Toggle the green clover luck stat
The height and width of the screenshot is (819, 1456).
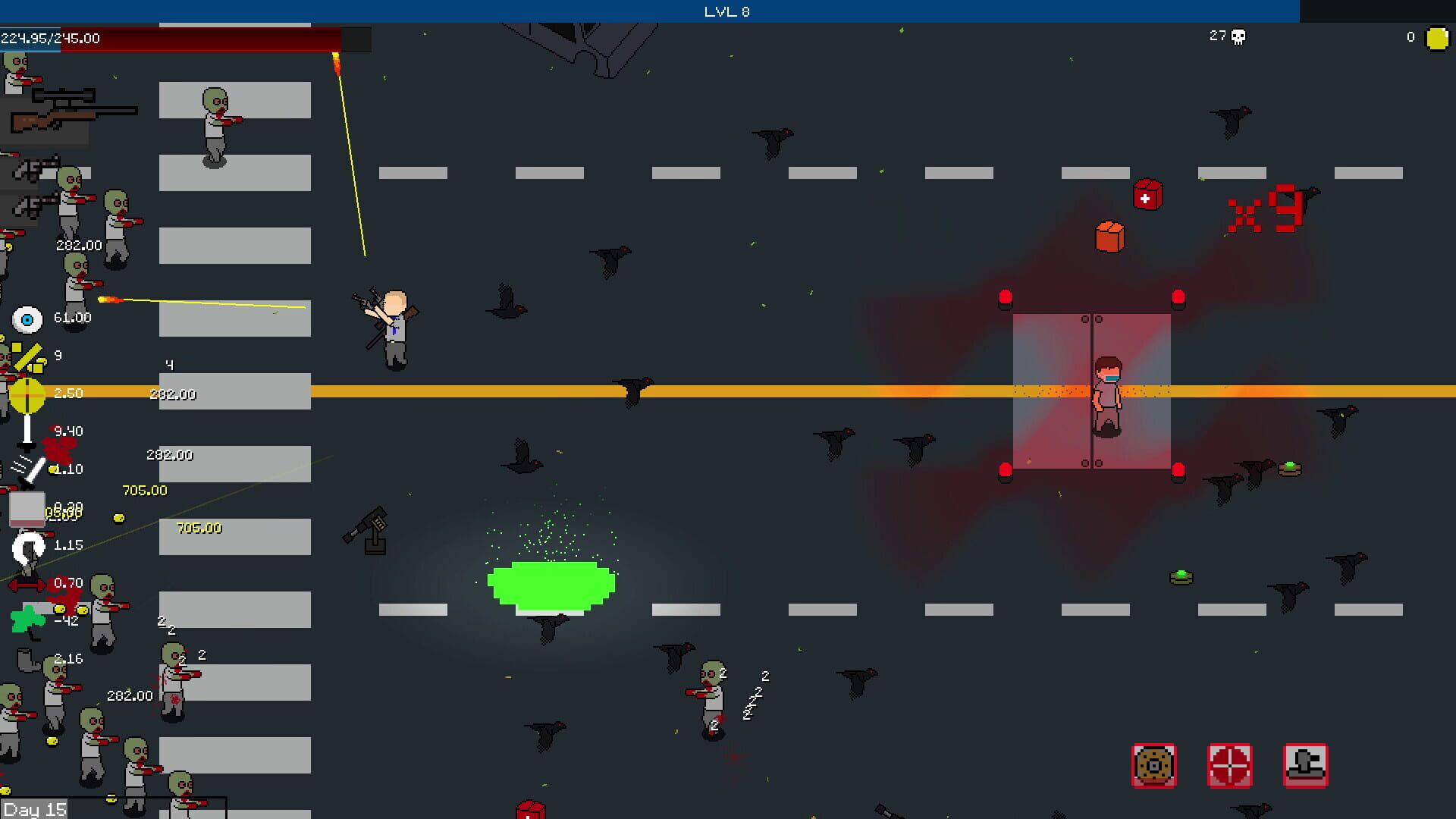[x=27, y=620]
